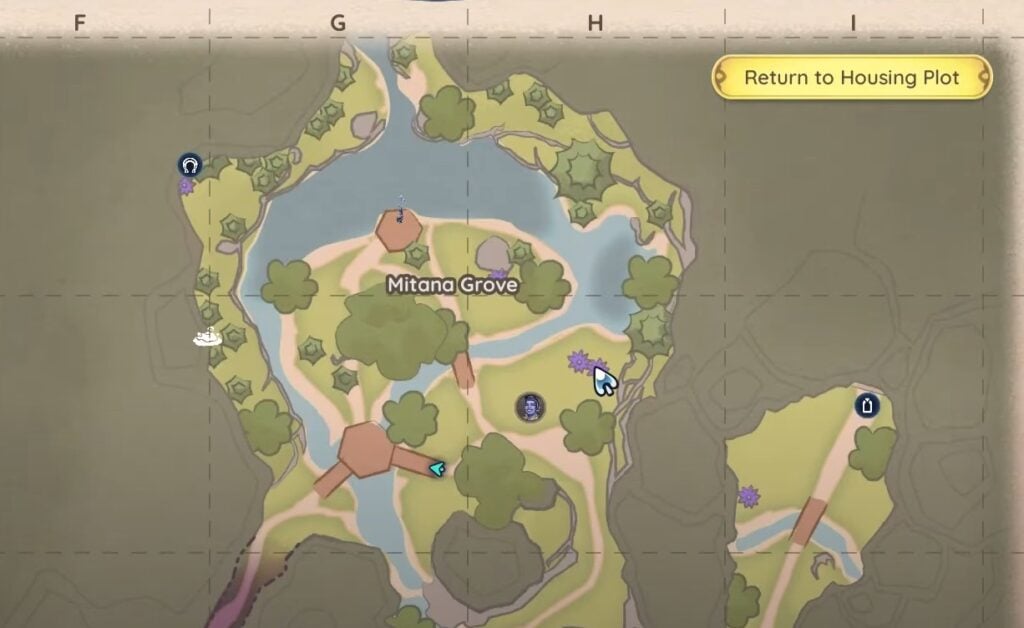Select the dark blue lantern marker
1024x628 pixels.
[x=866, y=405]
